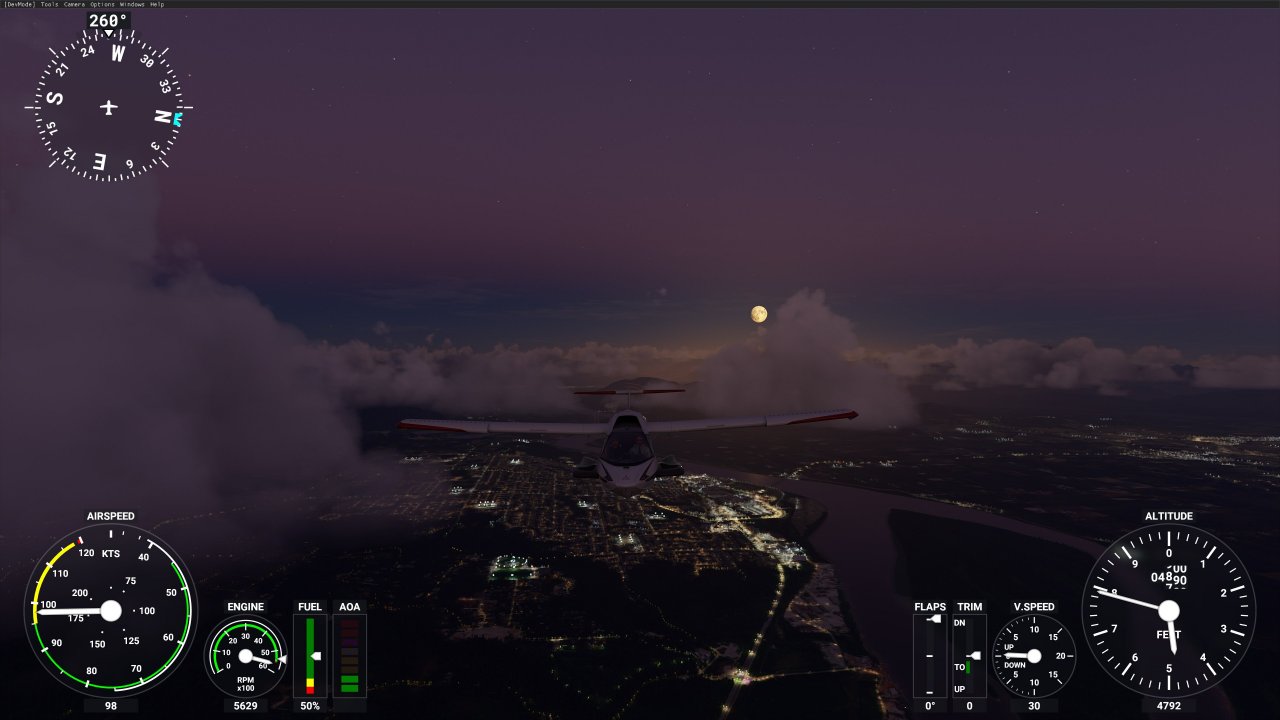This screenshot has width=1280, height=720.
Task: Click the ALTITUDE gauge
Action: point(1170,610)
